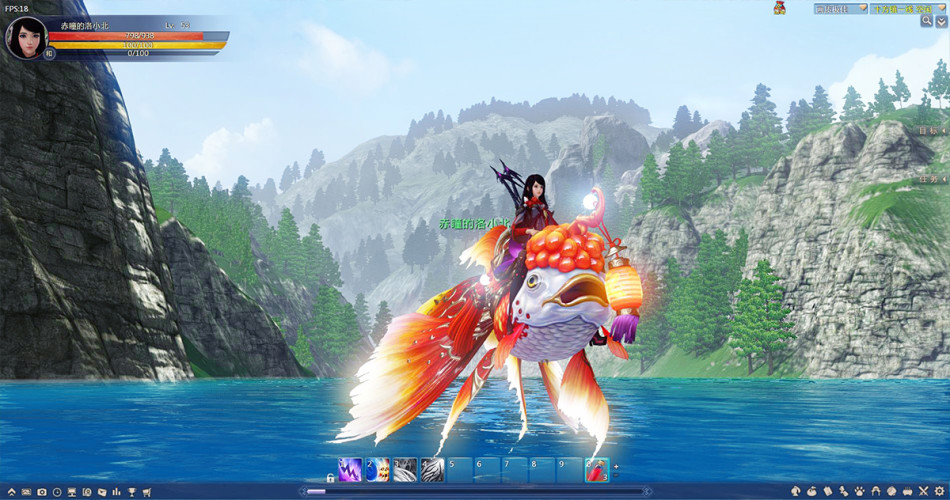Open the yellow server line dropdown
This screenshot has height=500, width=950.
click(907, 8)
